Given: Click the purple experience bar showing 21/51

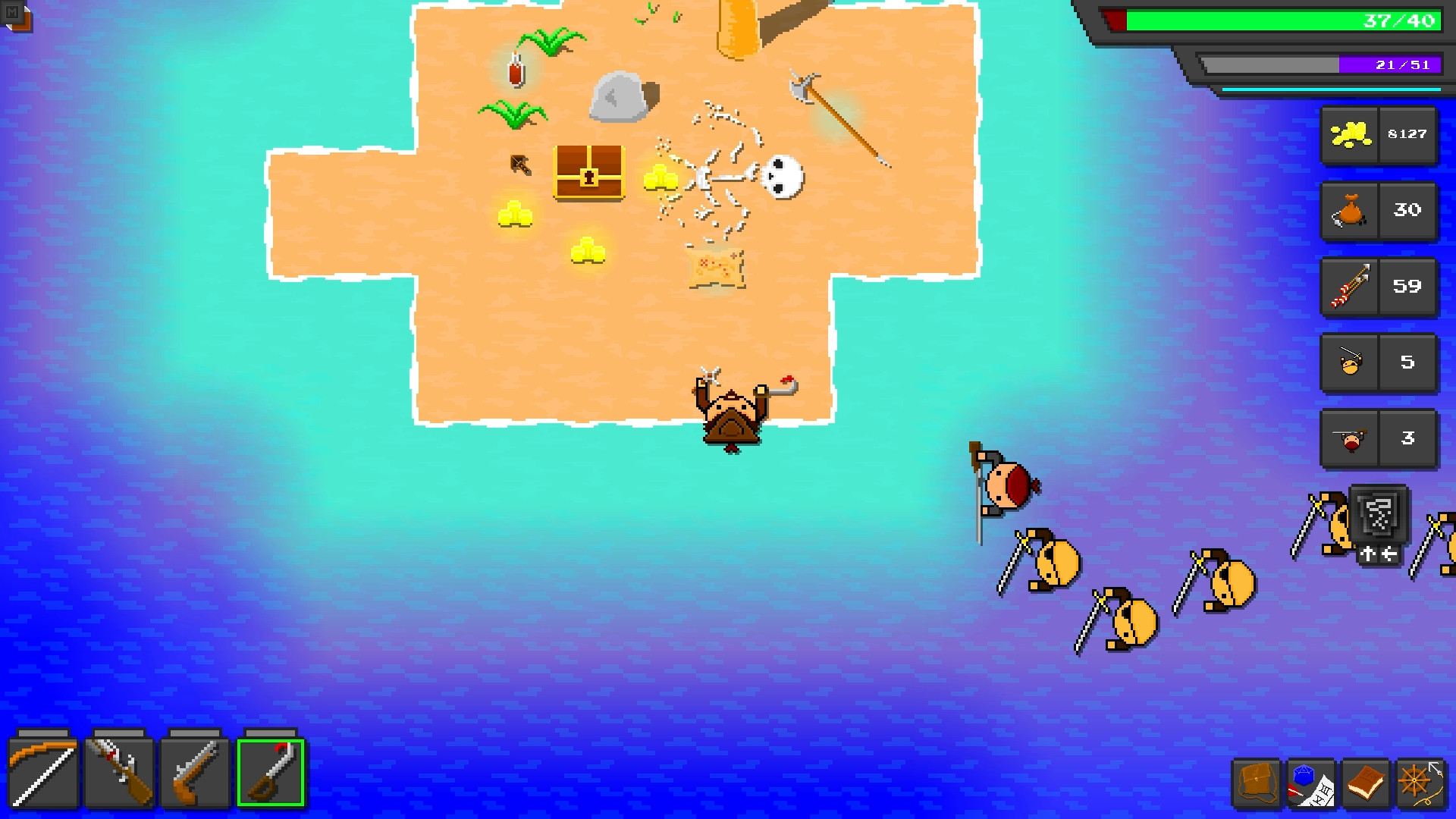Looking at the screenshot, I should 1319,64.
